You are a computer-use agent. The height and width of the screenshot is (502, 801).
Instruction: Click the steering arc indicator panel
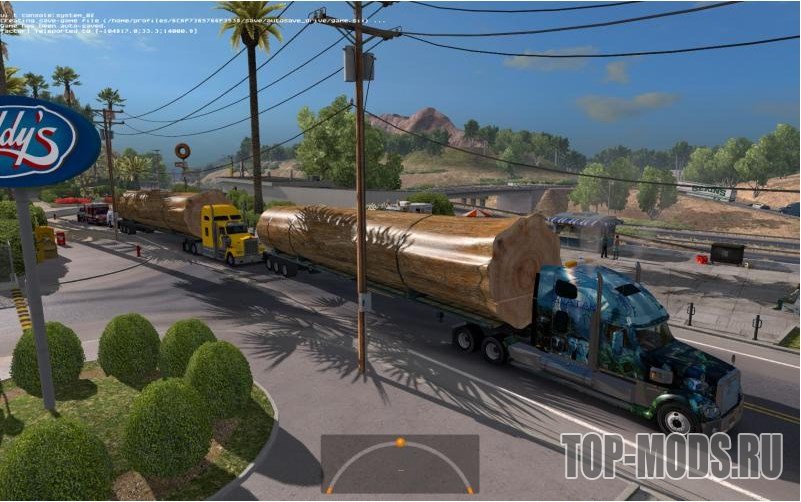point(399,464)
